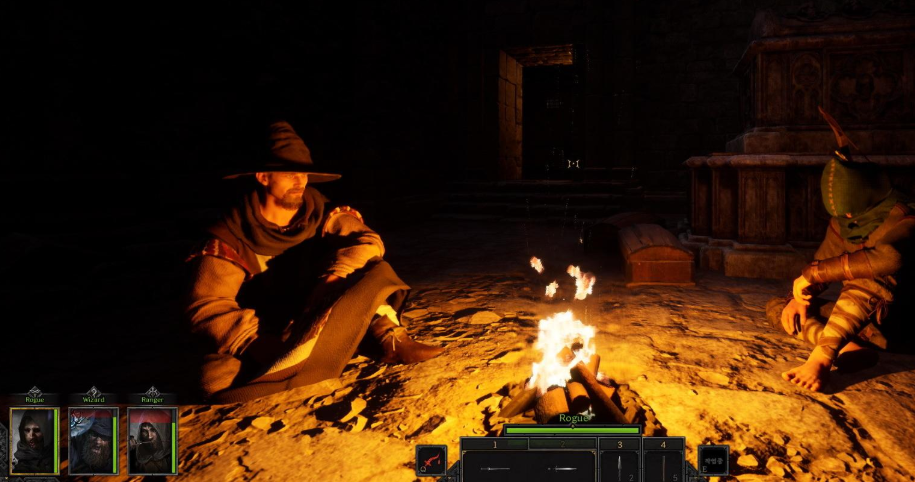
Task: Select the Wizard party portrait
Action: 92,440
